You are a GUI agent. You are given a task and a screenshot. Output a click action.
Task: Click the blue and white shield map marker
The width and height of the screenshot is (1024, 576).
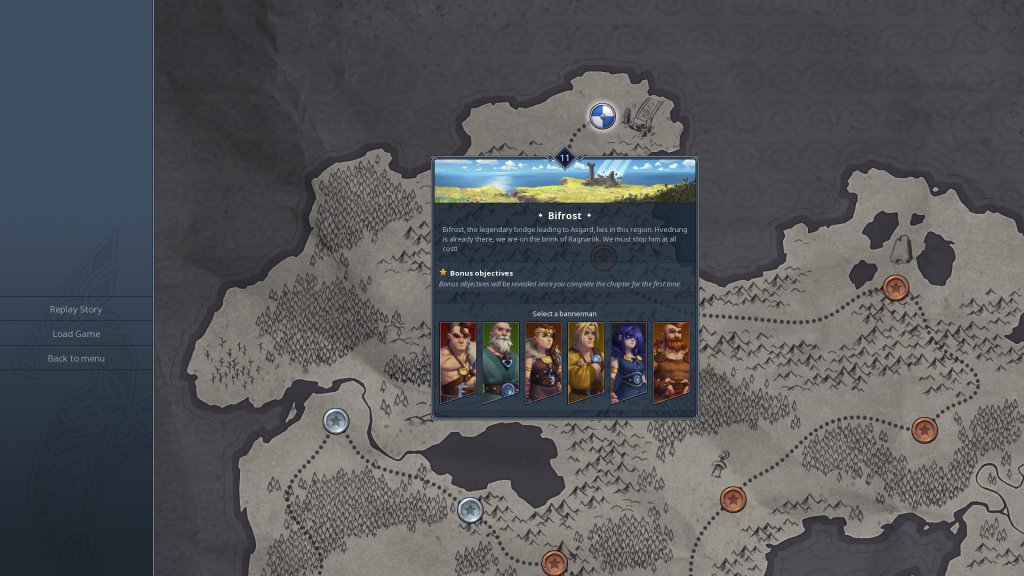click(x=601, y=116)
